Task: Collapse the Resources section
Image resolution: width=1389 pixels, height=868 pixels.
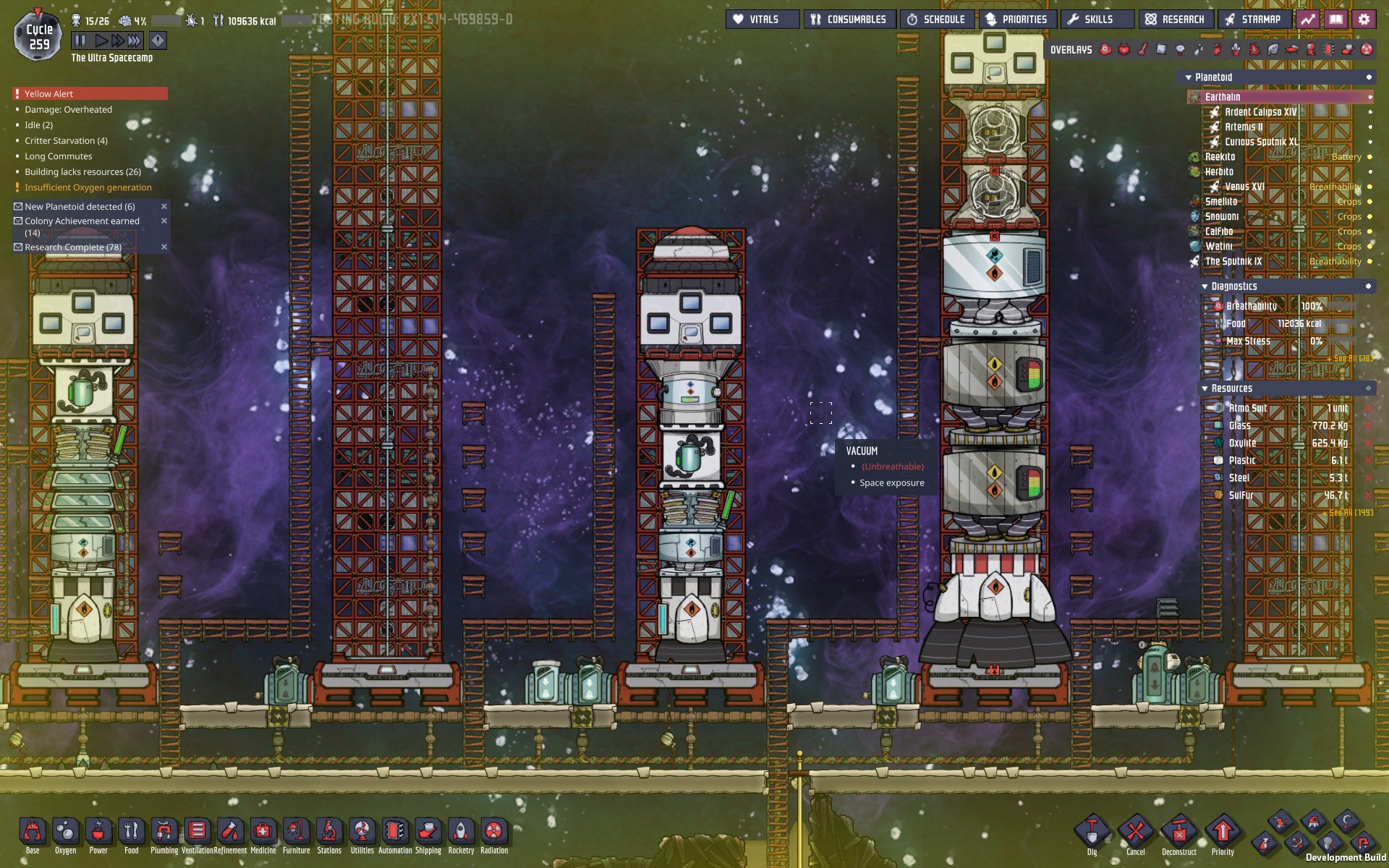Action: (x=1205, y=388)
